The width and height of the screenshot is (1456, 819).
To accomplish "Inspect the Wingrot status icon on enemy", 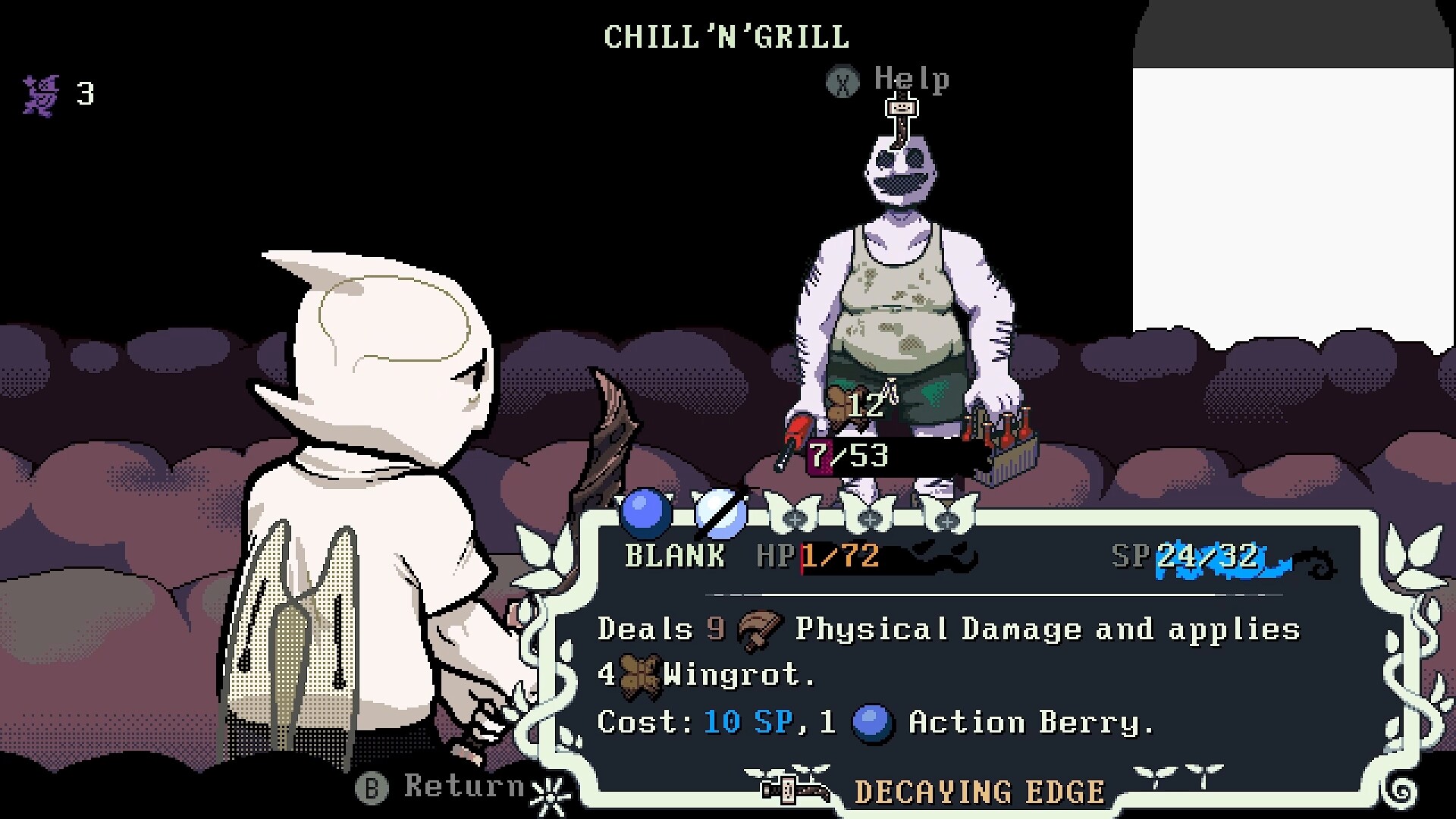I will [838, 406].
